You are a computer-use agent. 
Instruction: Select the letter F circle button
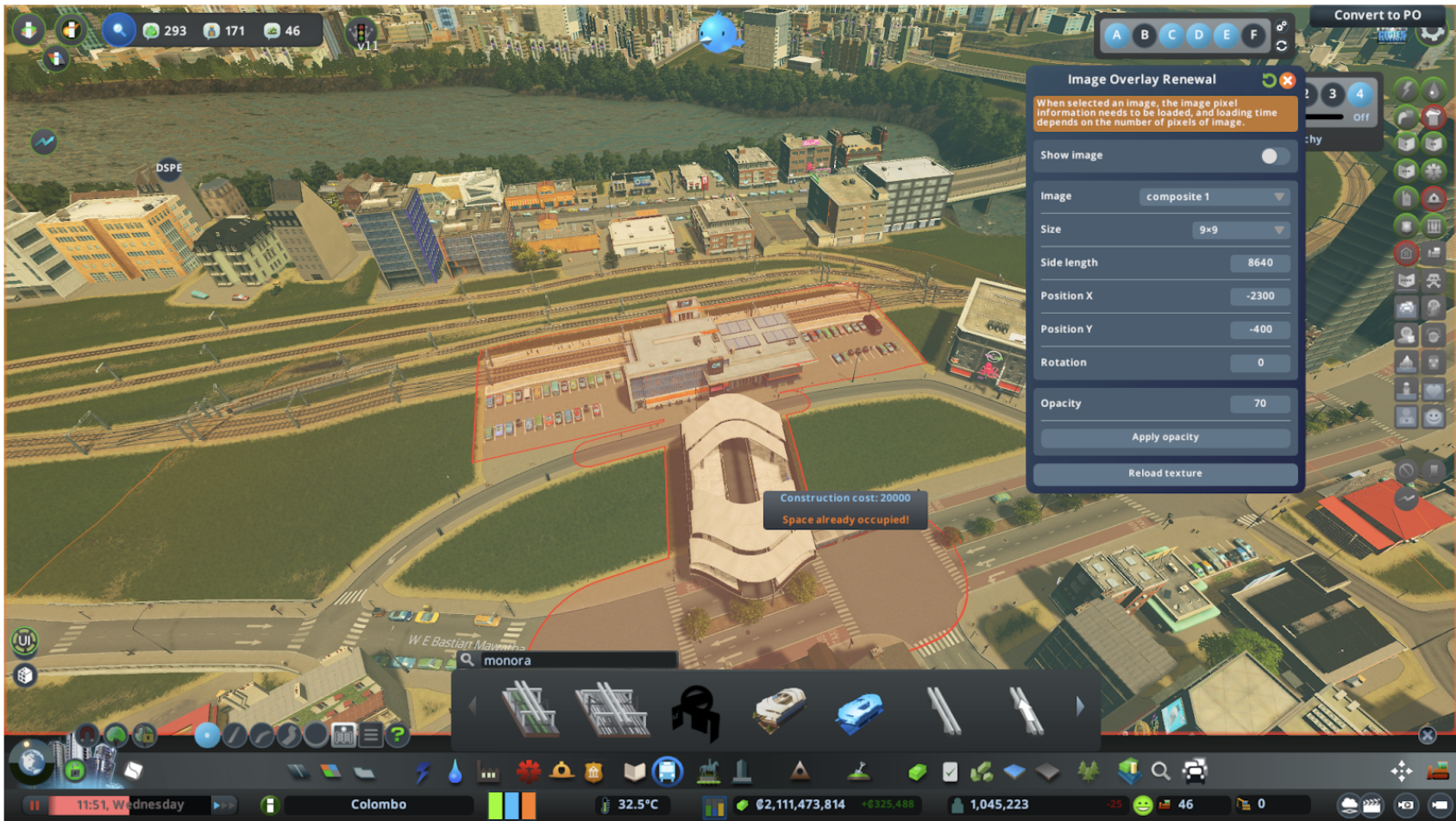click(x=1253, y=35)
